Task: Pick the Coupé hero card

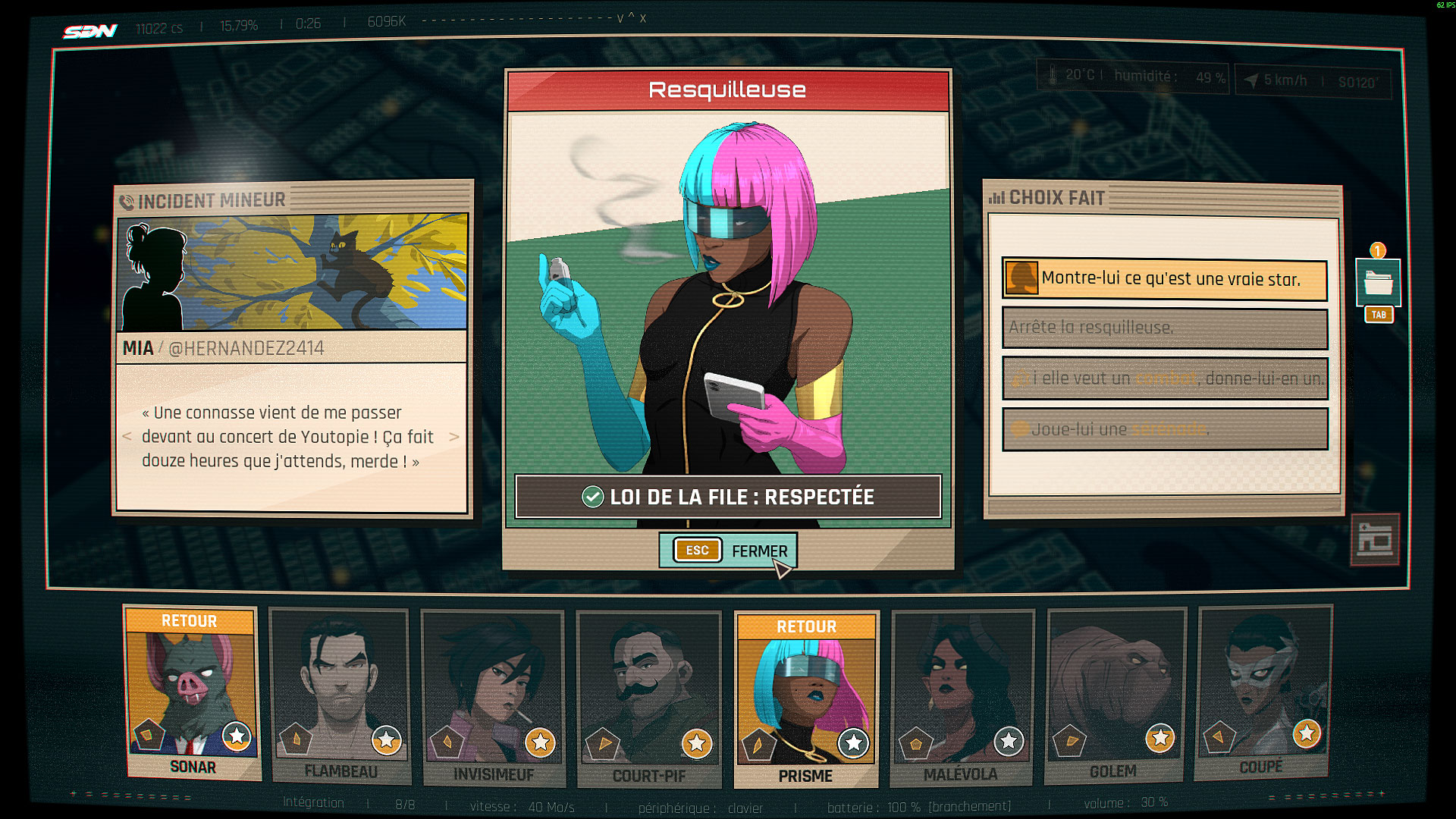Action: pyautogui.click(x=1262, y=693)
